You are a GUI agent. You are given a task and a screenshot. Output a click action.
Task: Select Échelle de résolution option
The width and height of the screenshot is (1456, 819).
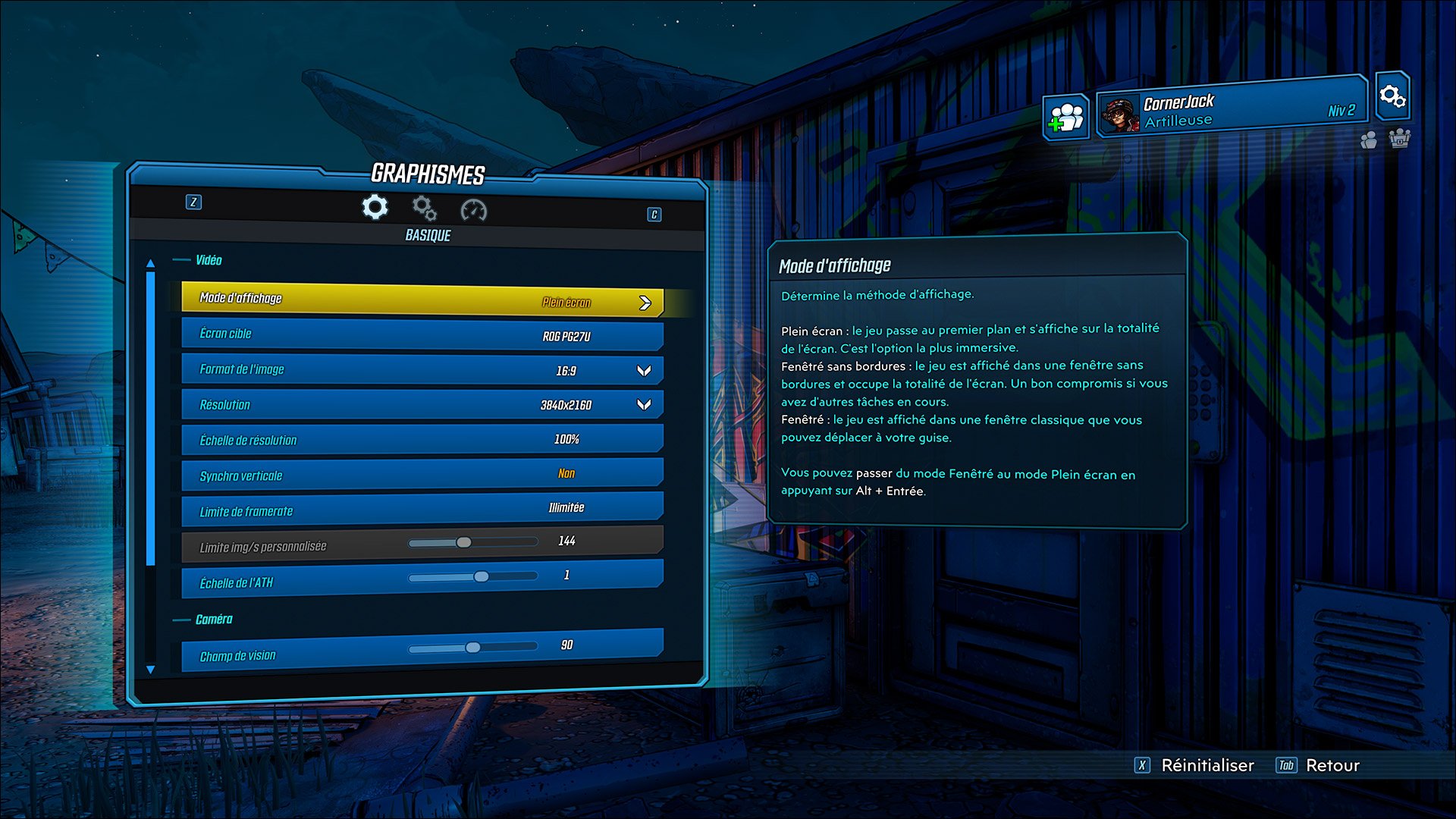click(422, 440)
